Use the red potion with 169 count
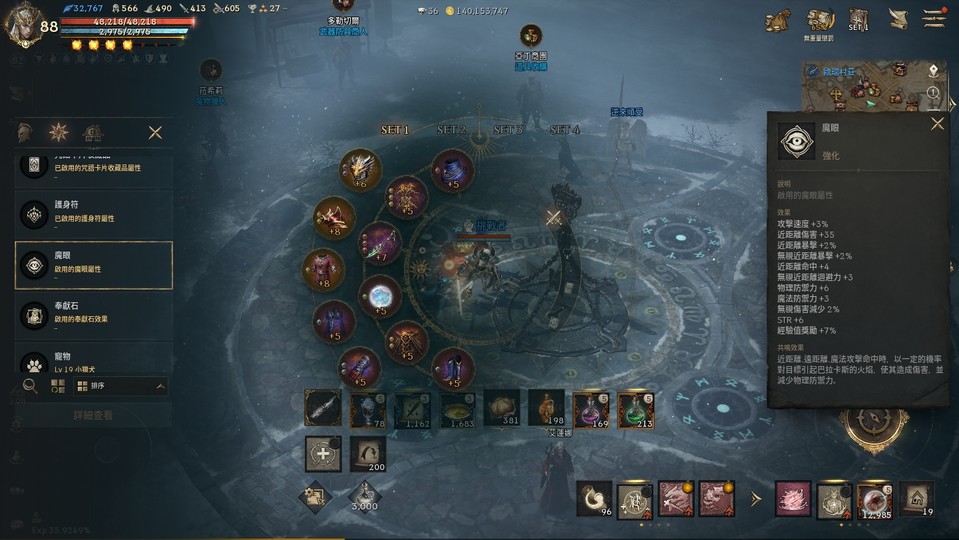959x540 pixels. (x=591, y=409)
